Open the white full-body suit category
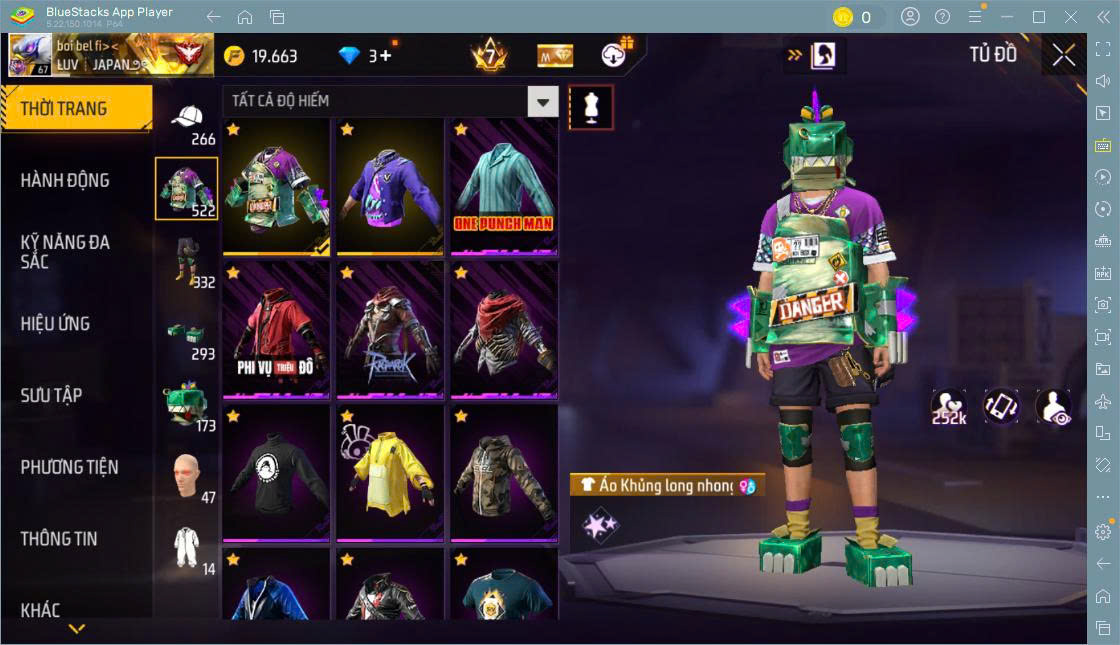The height and width of the screenshot is (645, 1120). click(187, 548)
